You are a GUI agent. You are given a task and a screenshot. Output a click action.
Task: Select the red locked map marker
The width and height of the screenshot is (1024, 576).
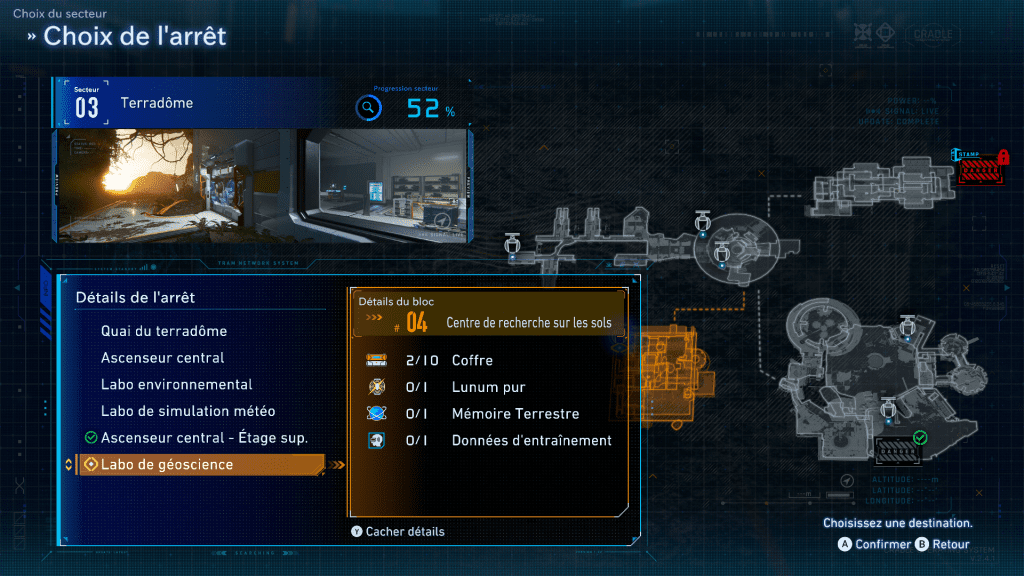pyautogui.click(x=983, y=166)
